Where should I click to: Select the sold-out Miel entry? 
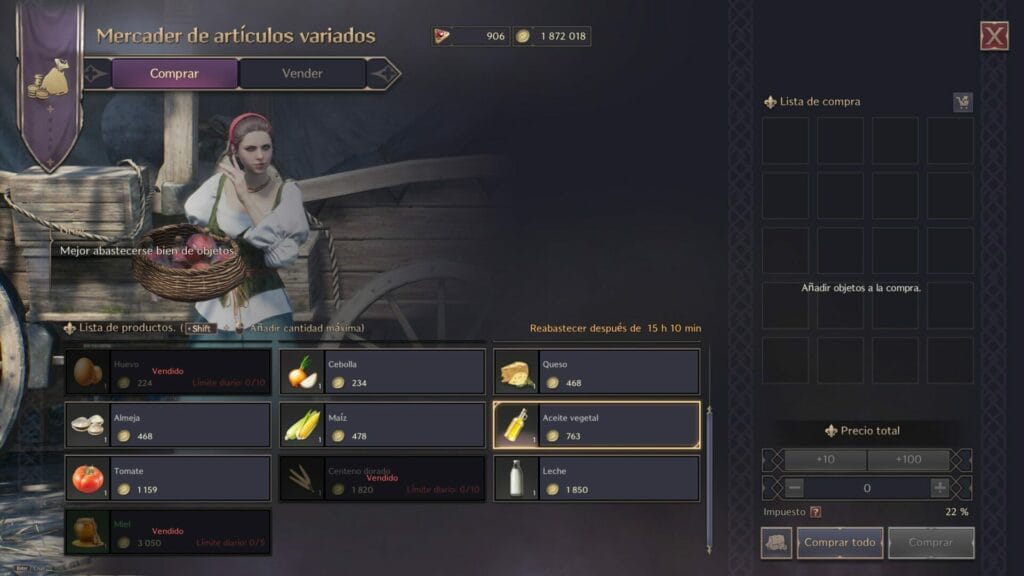[x=168, y=531]
